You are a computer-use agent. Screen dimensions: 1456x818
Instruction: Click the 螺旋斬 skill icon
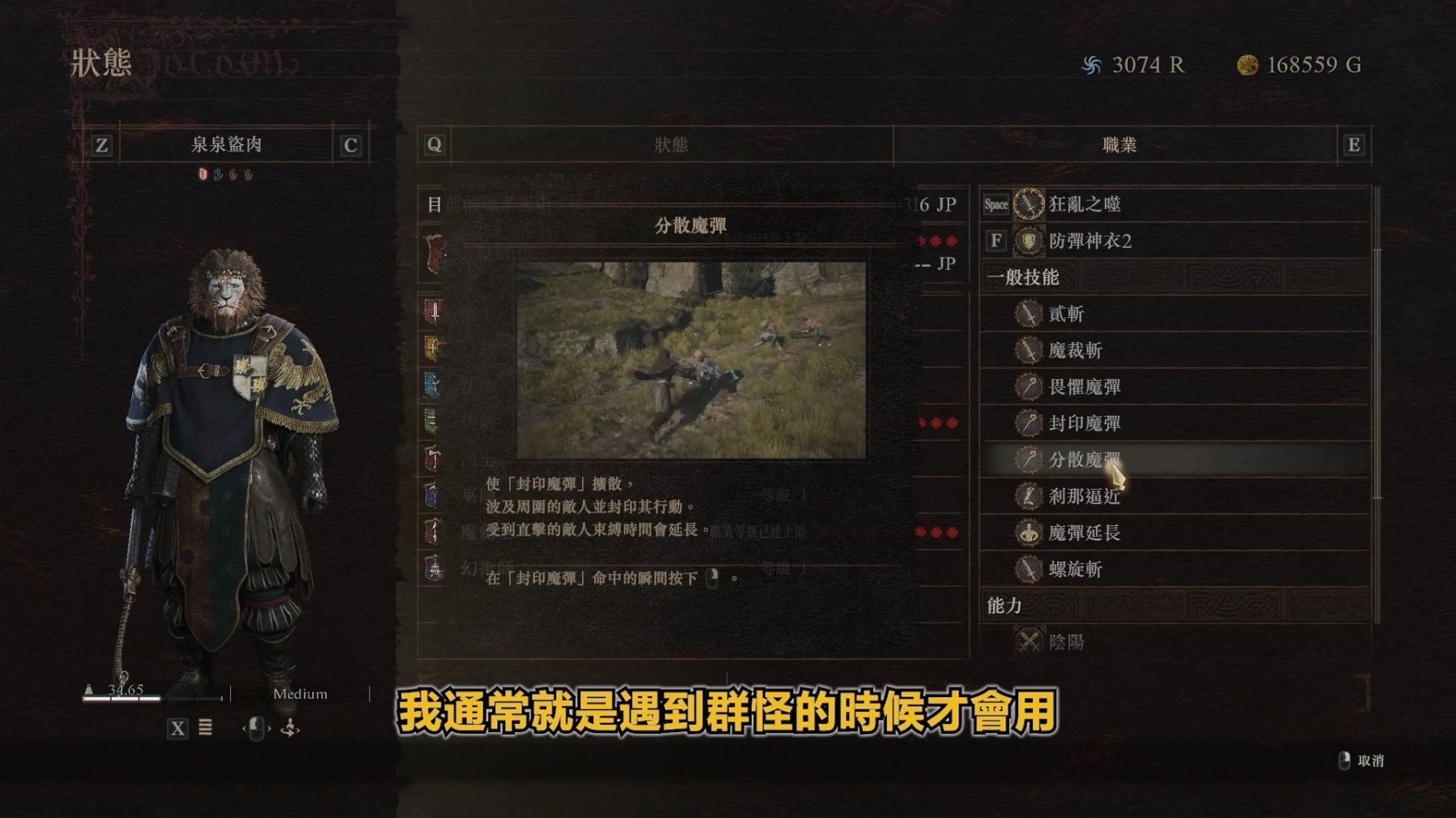pyautogui.click(x=1027, y=570)
